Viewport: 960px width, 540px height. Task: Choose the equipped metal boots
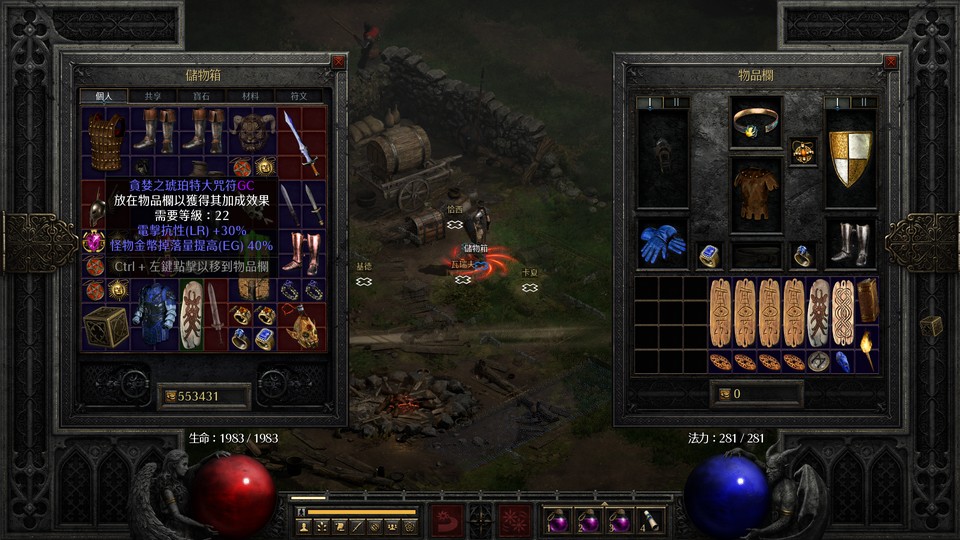tap(850, 243)
